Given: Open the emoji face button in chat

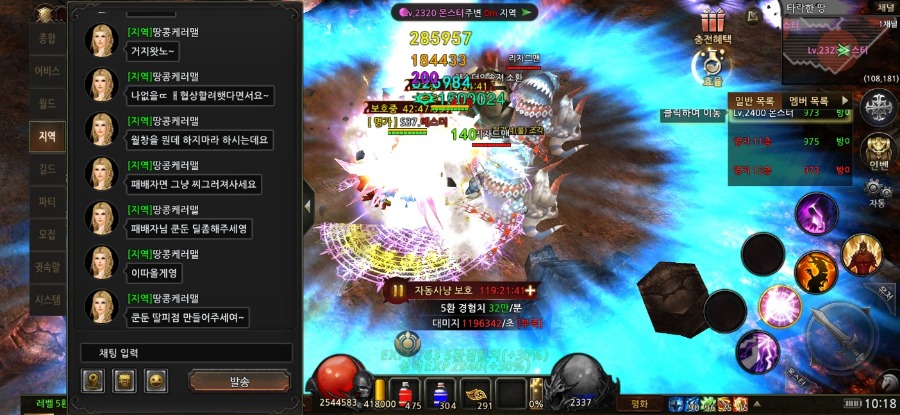Looking at the screenshot, I should point(156,381).
